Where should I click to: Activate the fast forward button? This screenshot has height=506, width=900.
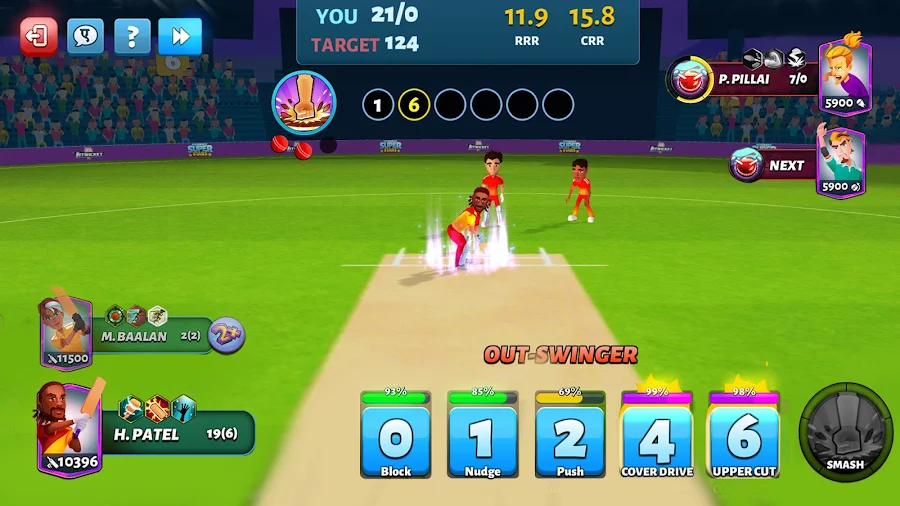click(x=180, y=37)
